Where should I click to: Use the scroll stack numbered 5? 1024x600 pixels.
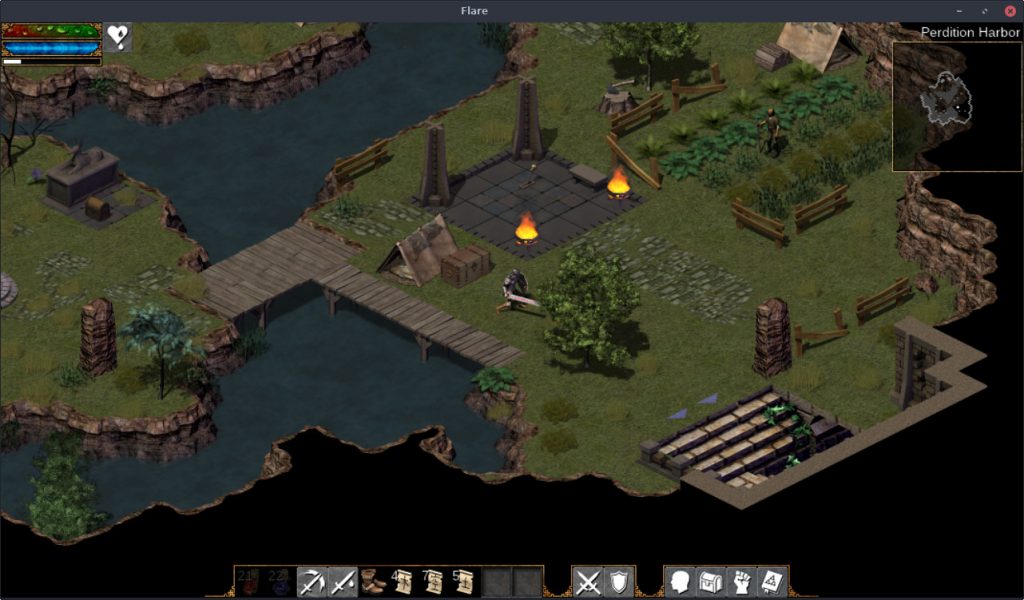point(464,581)
